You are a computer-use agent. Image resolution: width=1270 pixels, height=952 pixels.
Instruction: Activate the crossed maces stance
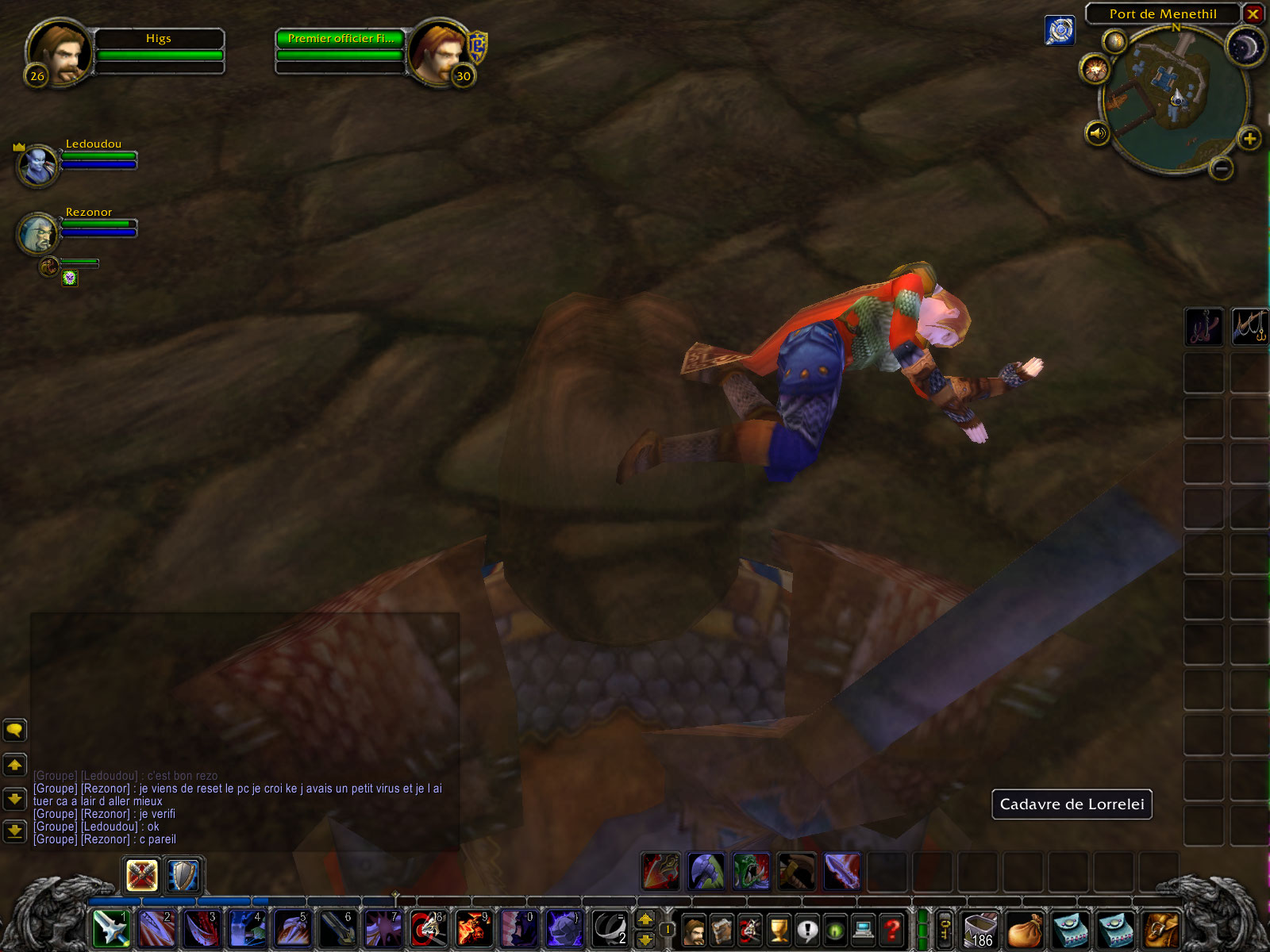tap(142, 876)
